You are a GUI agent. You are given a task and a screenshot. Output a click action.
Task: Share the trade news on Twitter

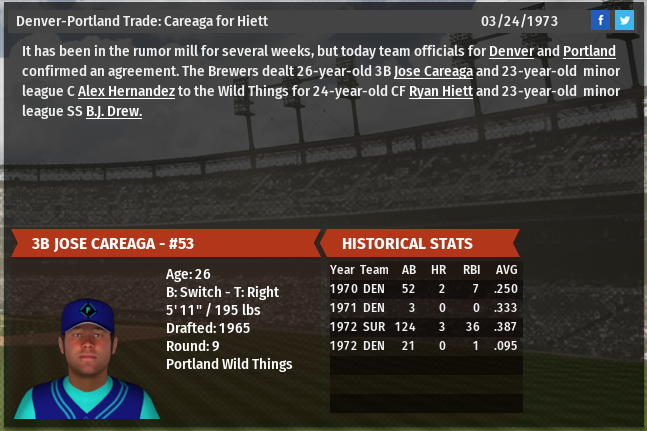tap(624, 20)
